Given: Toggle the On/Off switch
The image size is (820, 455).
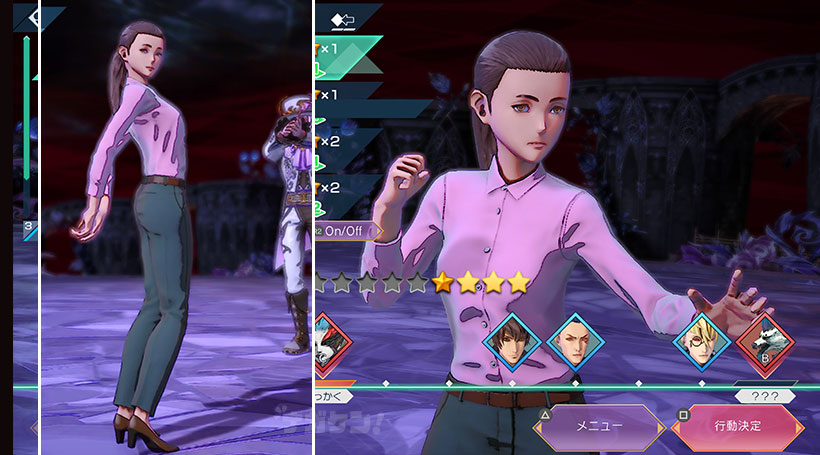Looking at the screenshot, I should tap(348, 230).
